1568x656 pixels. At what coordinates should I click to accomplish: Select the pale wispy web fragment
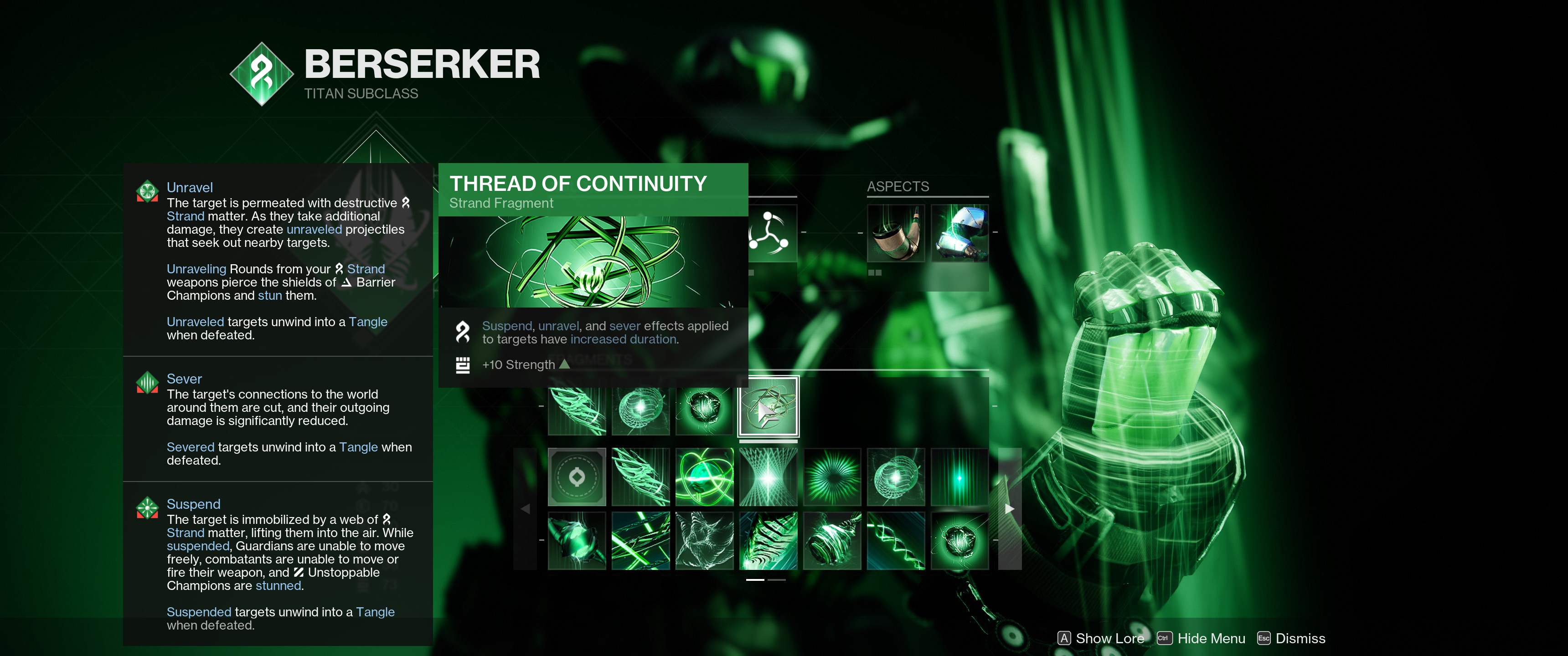(x=704, y=540)
